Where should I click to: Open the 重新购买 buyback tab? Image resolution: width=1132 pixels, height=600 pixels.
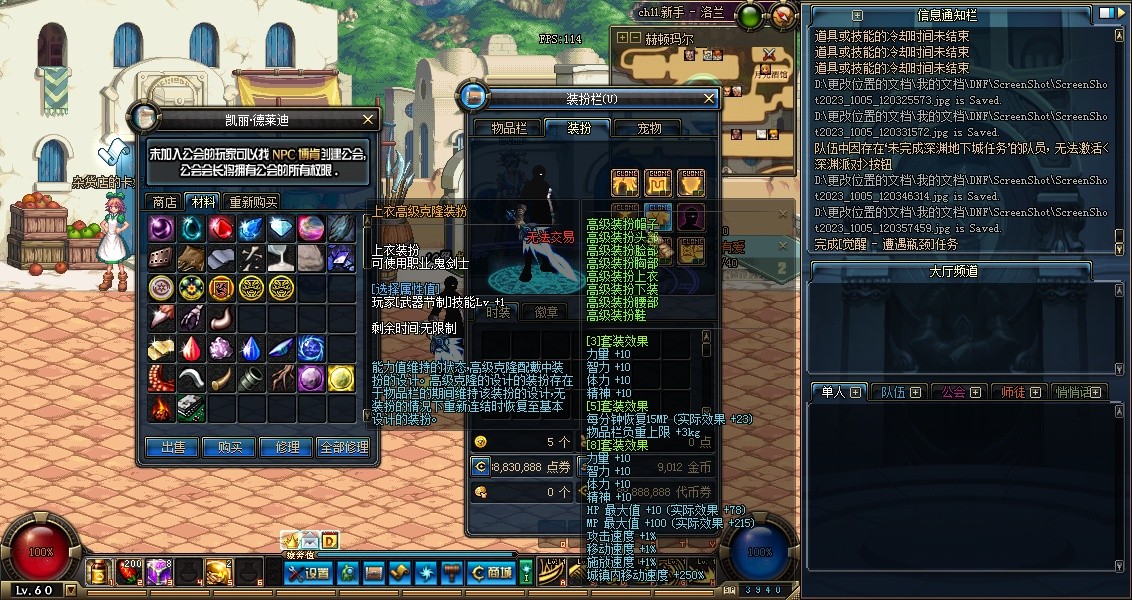[254, 201]
